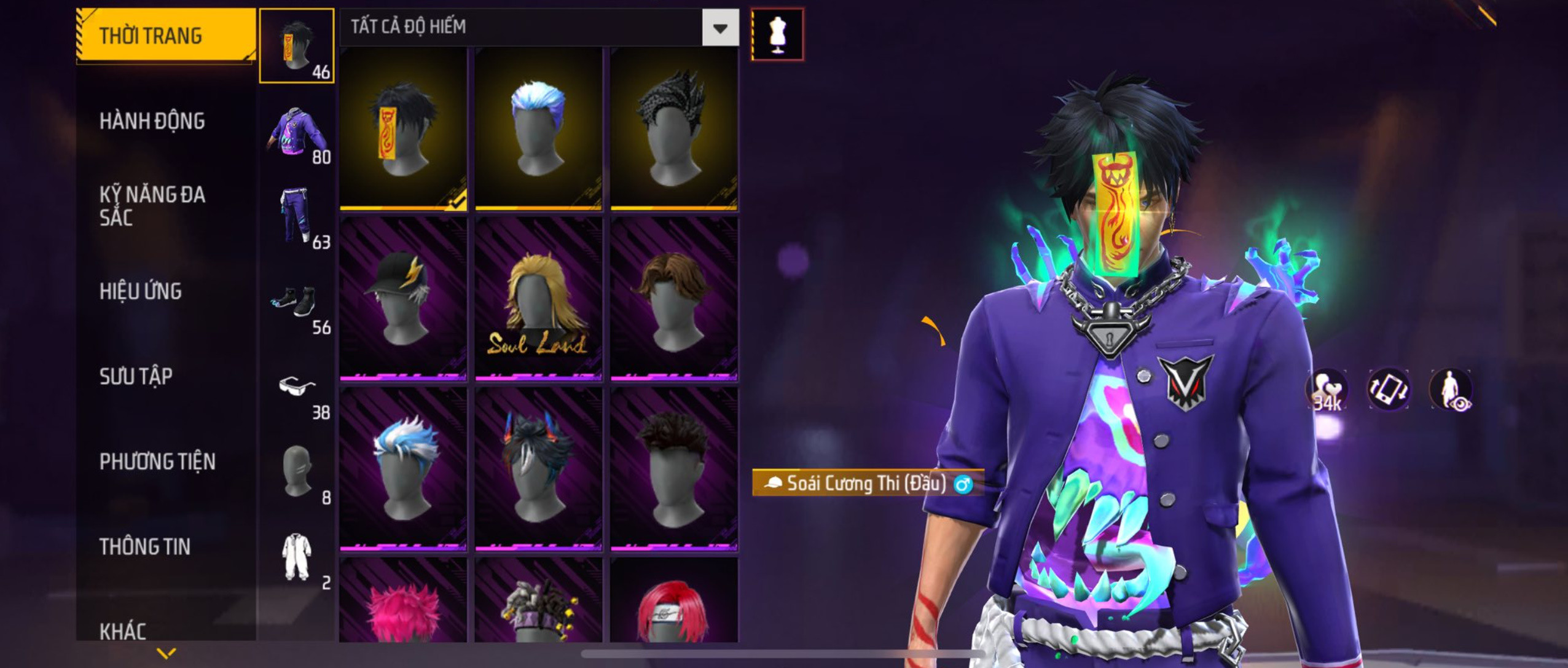Open the shoes category
Viewport: 1568px width, 668px height.
pyautogui.click(x=297, y=301)
